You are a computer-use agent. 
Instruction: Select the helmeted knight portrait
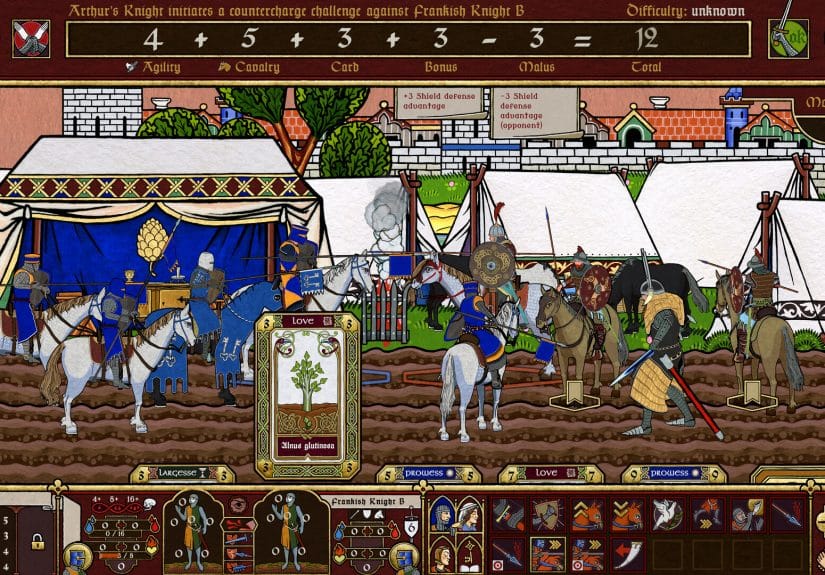coord(441,515)
